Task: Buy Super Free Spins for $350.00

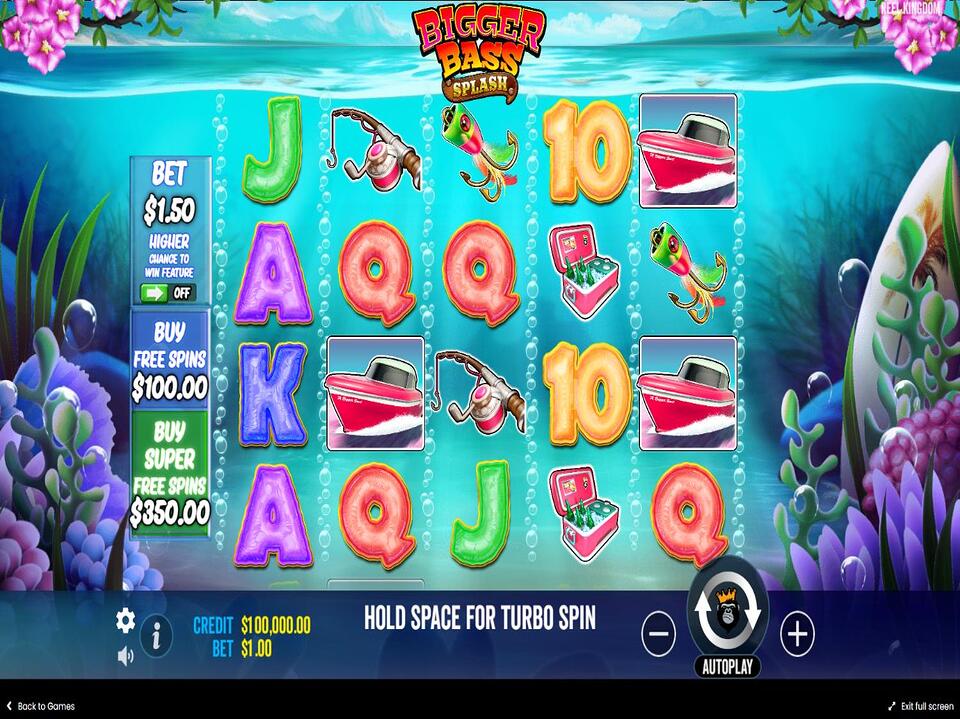Action: 170,474
